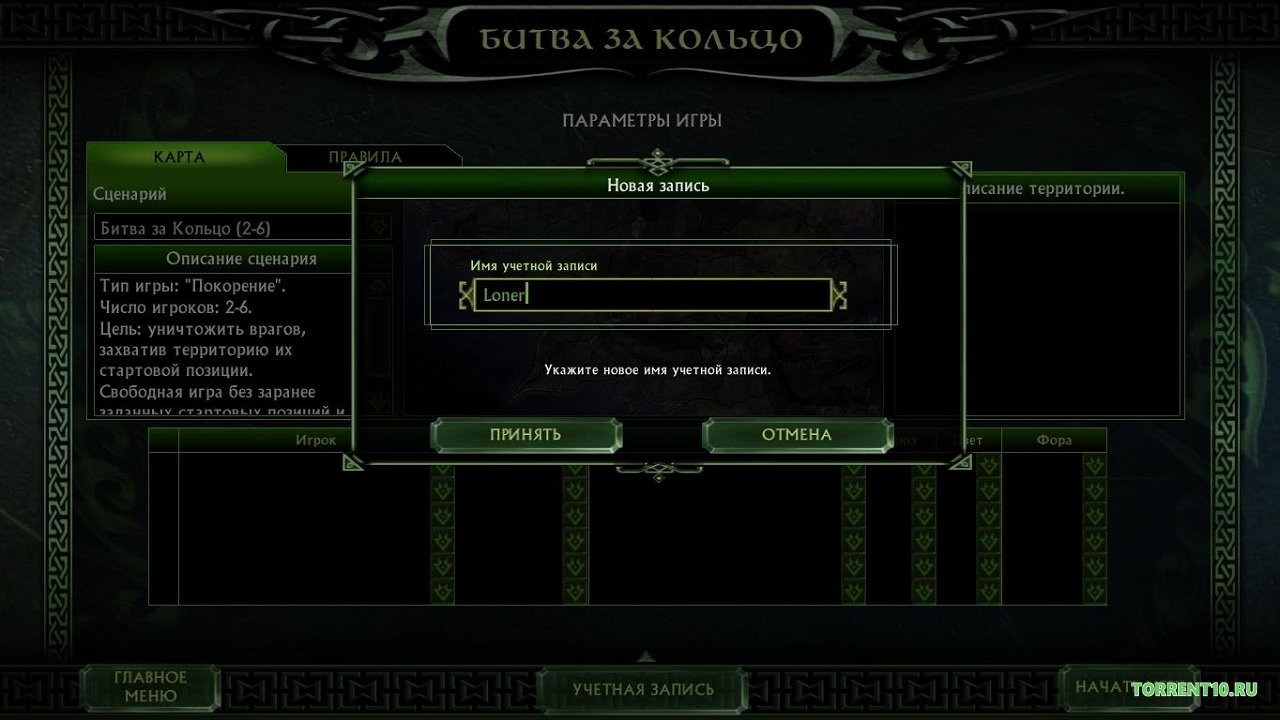This screenshot has width=1280, height=720.
Task: Click the arrow icon in the Фора column
Action: (x=1094, y=490)
